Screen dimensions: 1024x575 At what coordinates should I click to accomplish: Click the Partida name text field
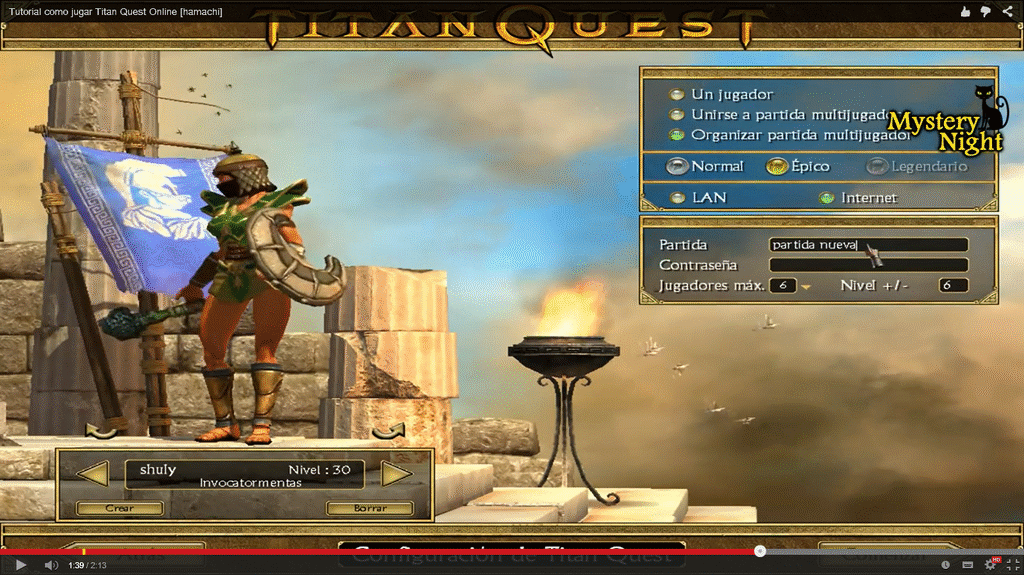coord(868,245)
